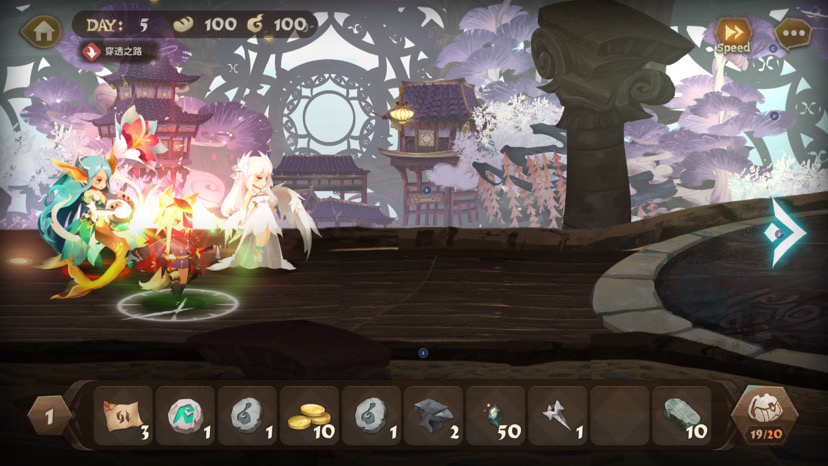
Task: Click the hexagonal page number 1 badge
Action: click(x=49, y=415)
